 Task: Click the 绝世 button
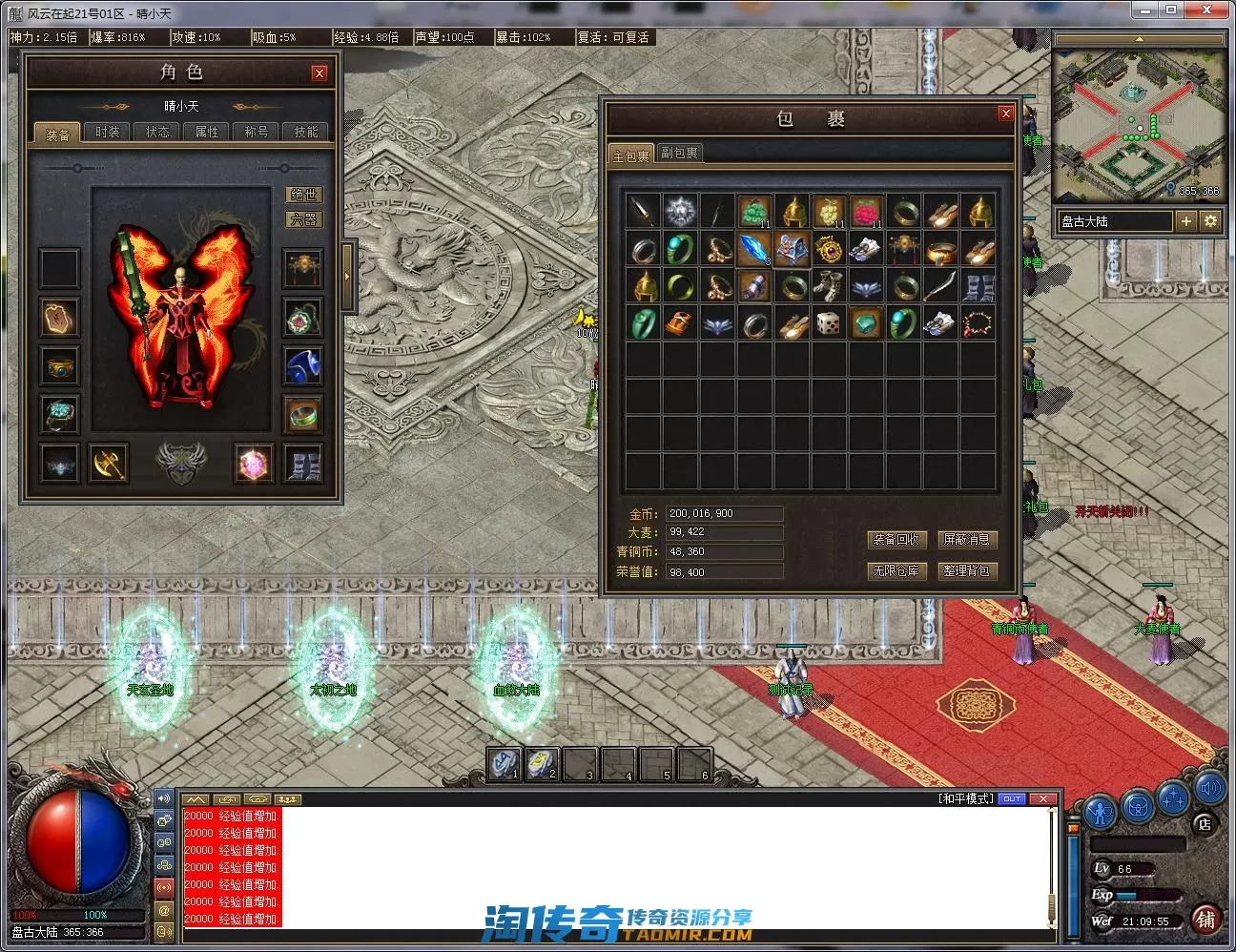coord(304,195)
